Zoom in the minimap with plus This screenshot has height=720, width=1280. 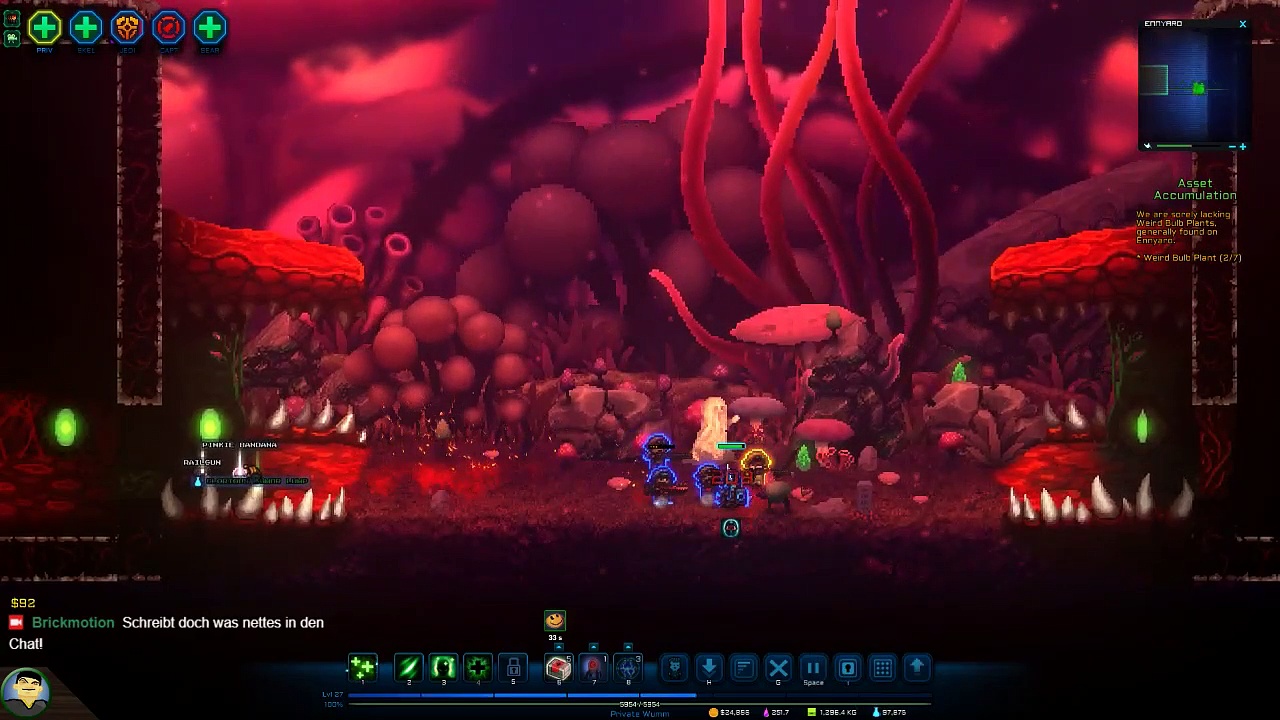coord(1242,147)
